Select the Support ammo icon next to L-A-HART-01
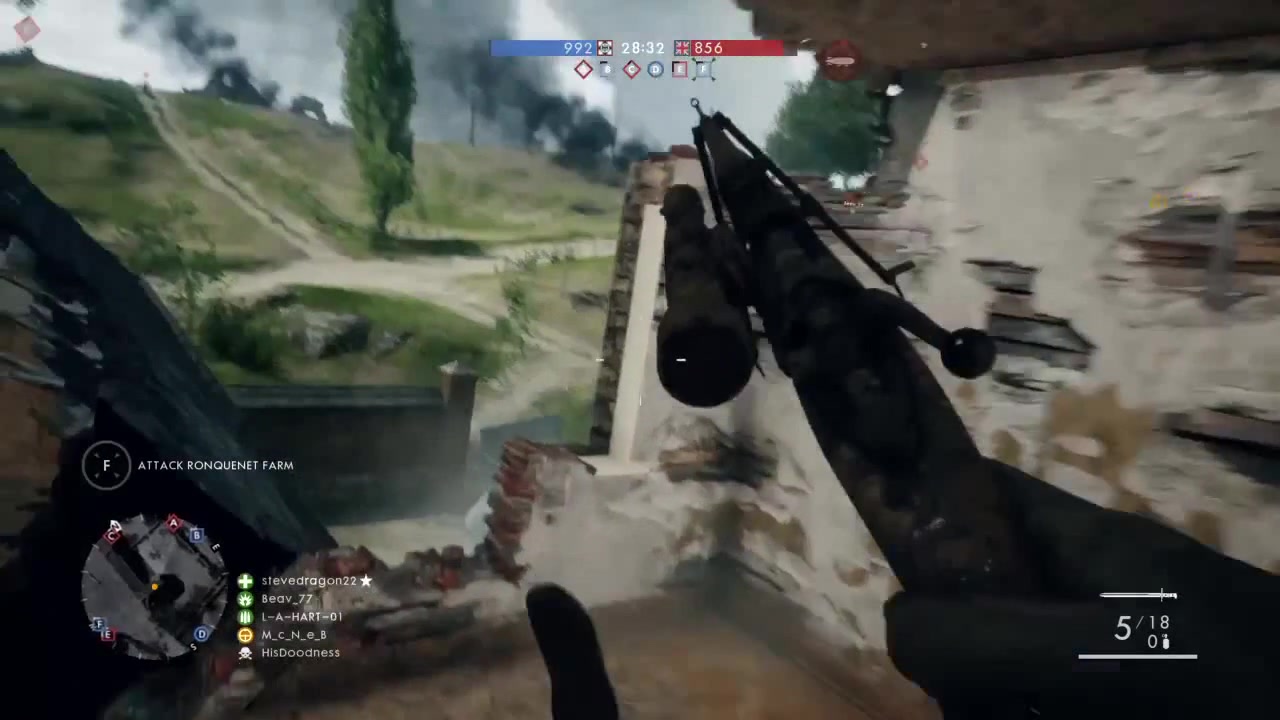 245,616
